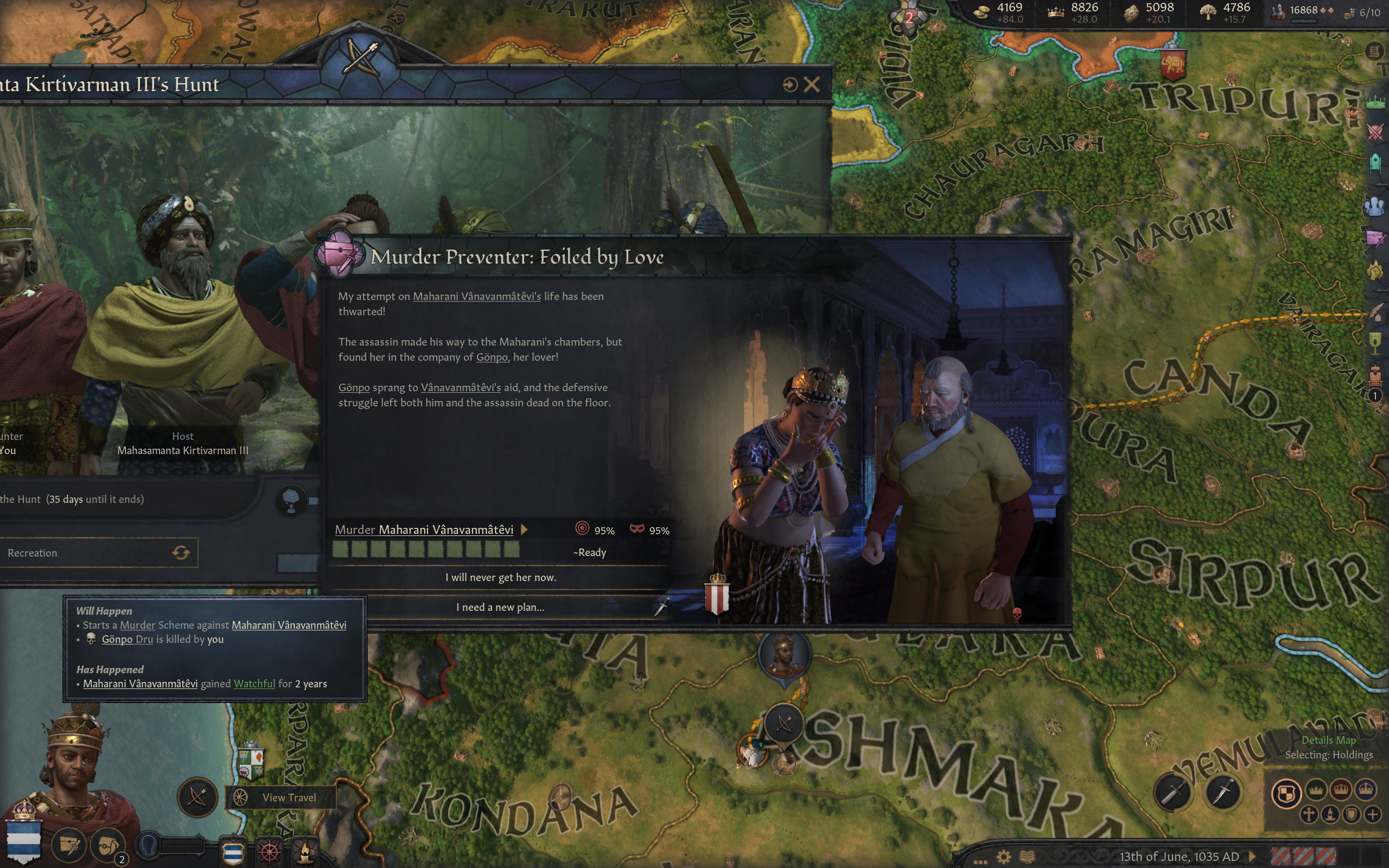
Task: Switch to the realms shield map mode
Action: pyautogui.click(x=1286, y=794)
